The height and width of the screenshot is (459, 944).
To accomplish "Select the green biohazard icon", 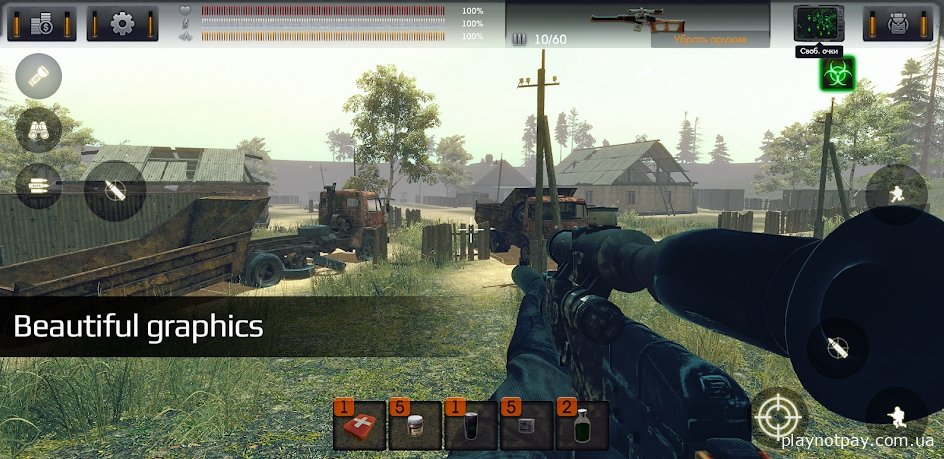I will [837, 74].
